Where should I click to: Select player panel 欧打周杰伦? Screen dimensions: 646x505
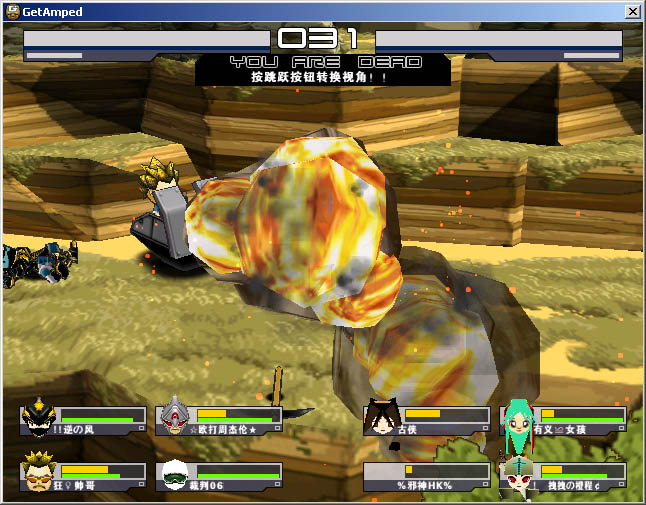tap(219, 419)
